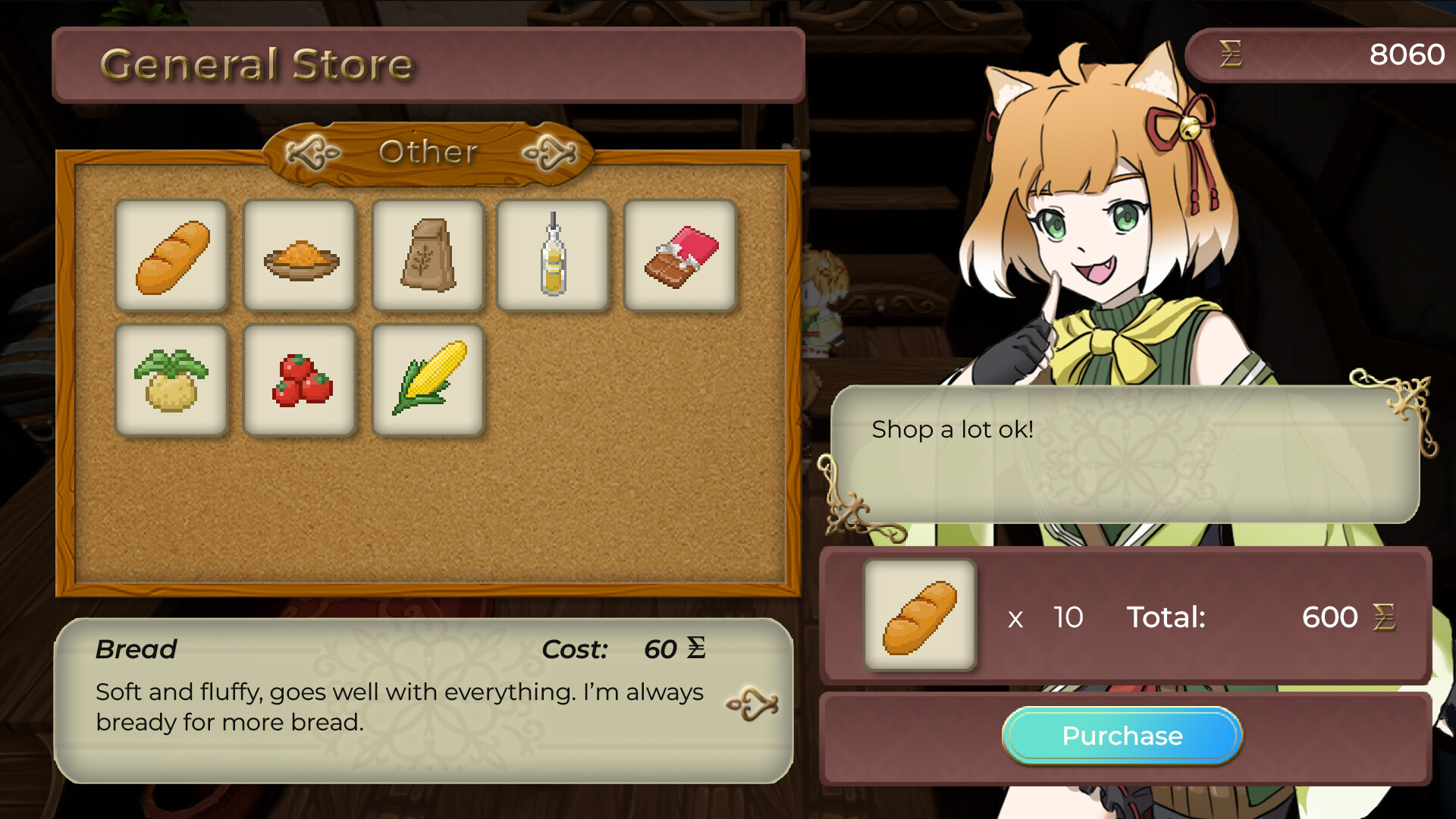Select the Bread item icon
Image resolution: width=1456 pixels, height=819 pixels.
(x=171, y=256)
